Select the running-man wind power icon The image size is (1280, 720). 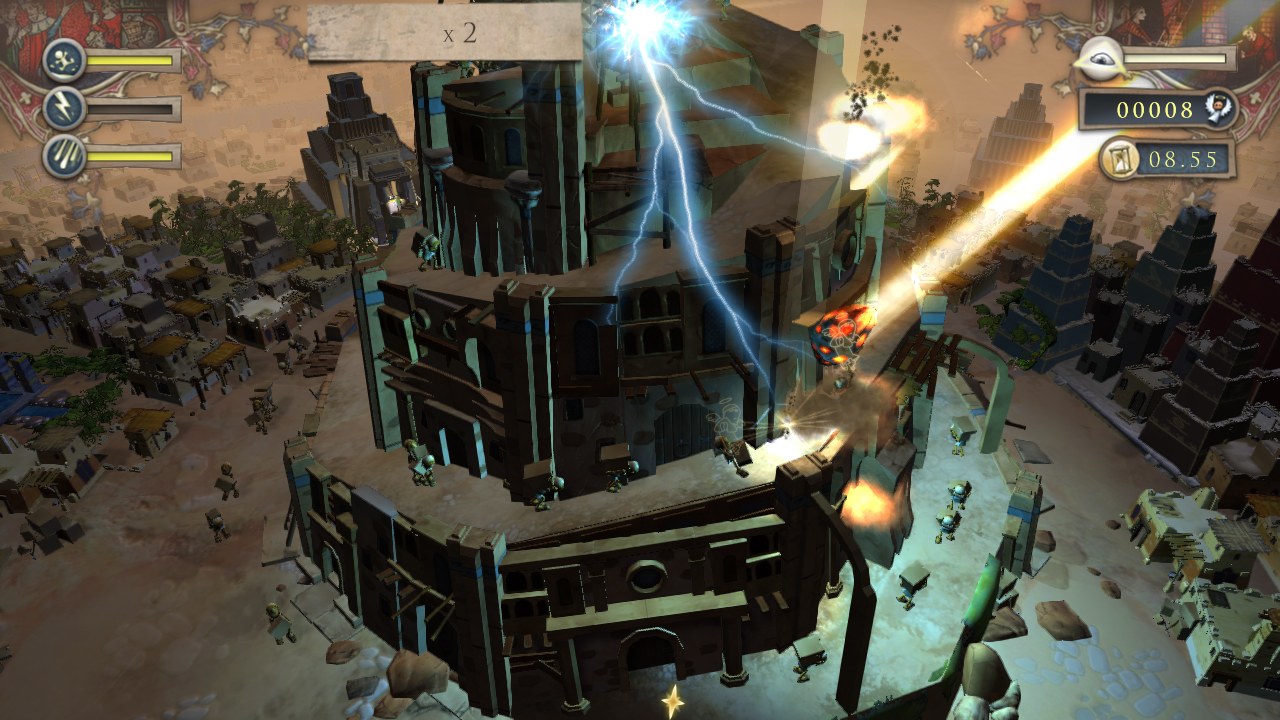(63, 60)
